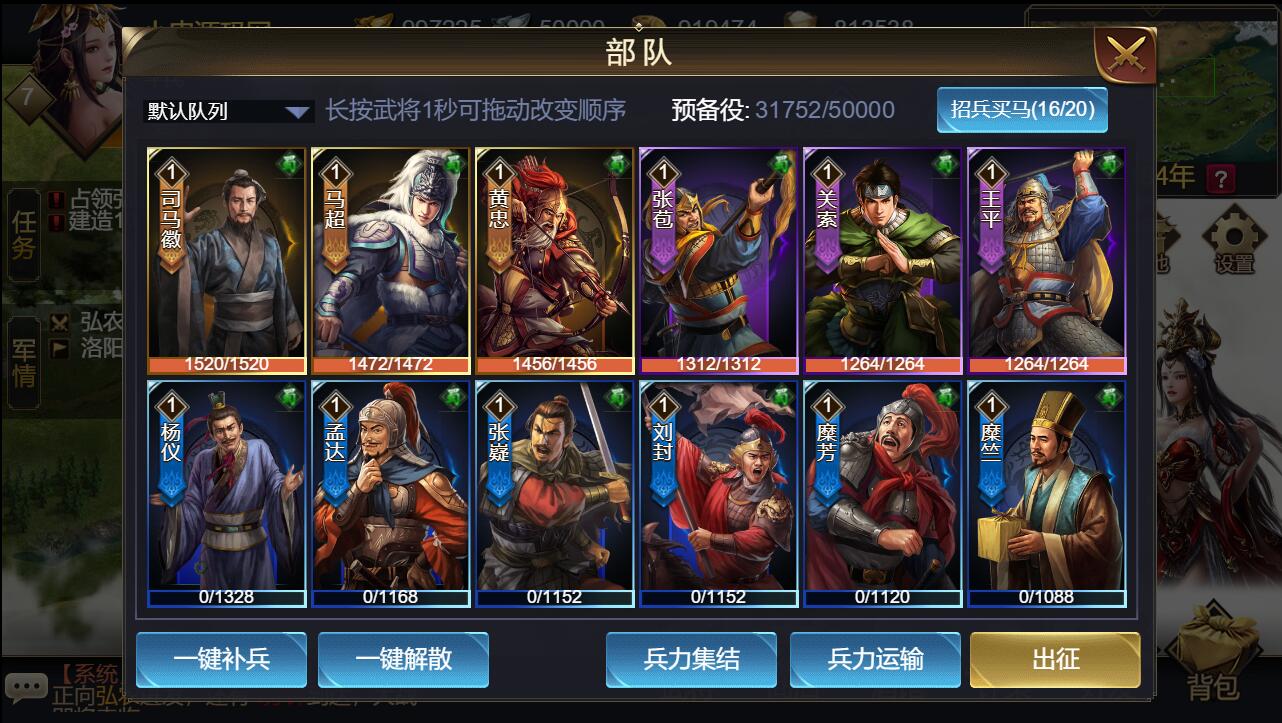Click the 出征 deploy button
The width and height of the screenshot is (1282, 723).
1054,659
